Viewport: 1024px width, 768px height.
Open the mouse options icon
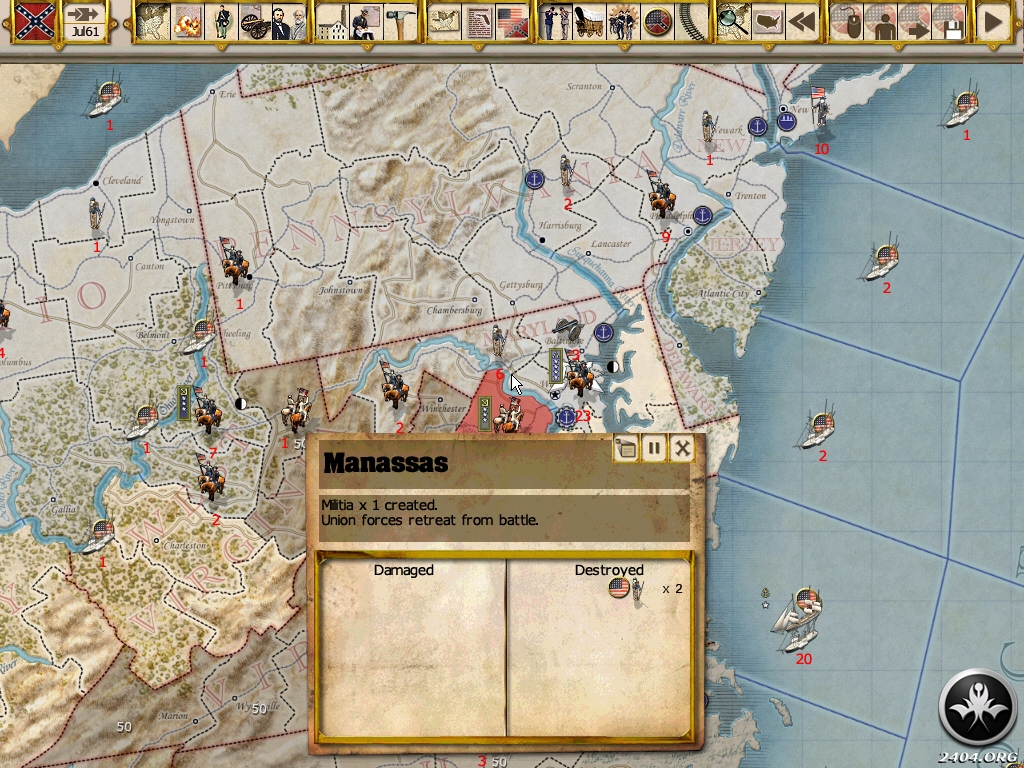click(847, 21)
